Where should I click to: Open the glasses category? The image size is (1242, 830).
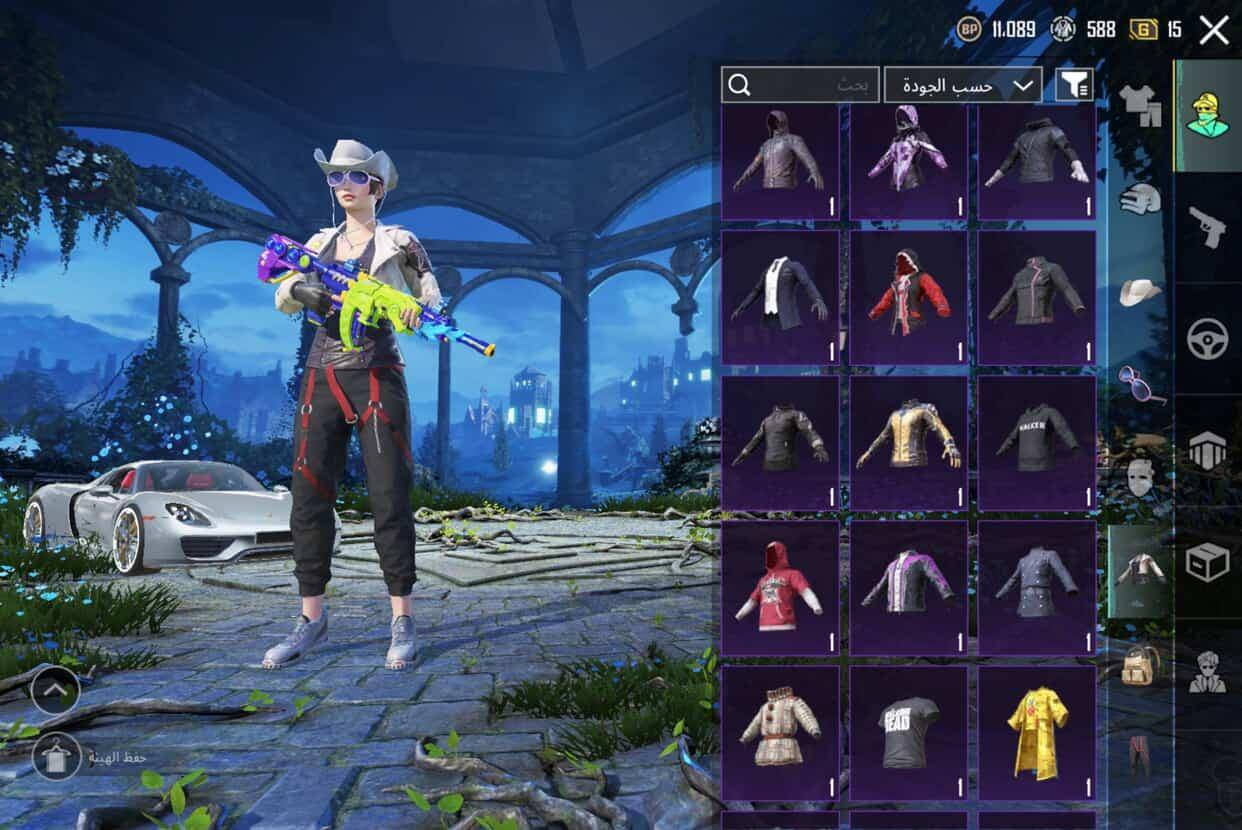click(1140, 383)
